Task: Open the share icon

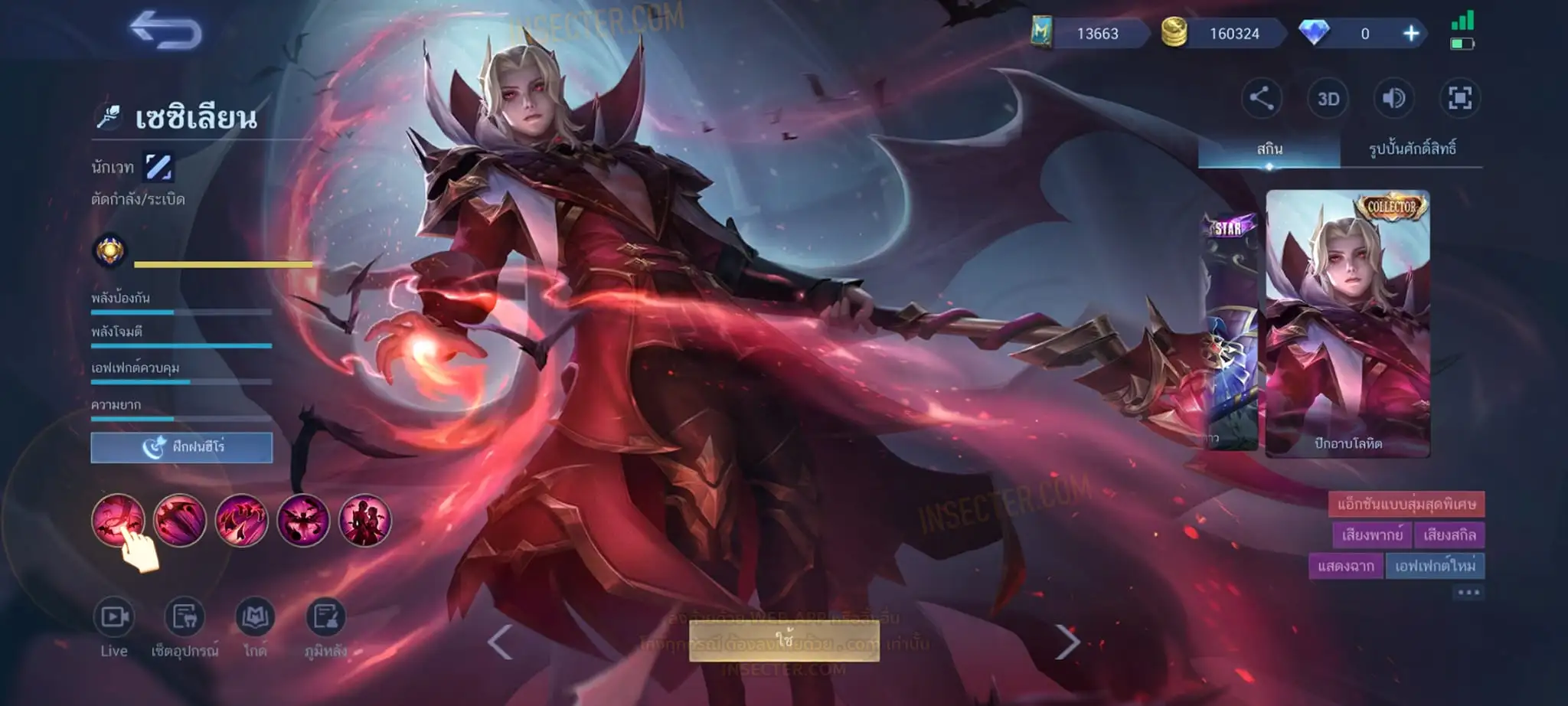Action: pyautogui.click(x=1261, y=99)
